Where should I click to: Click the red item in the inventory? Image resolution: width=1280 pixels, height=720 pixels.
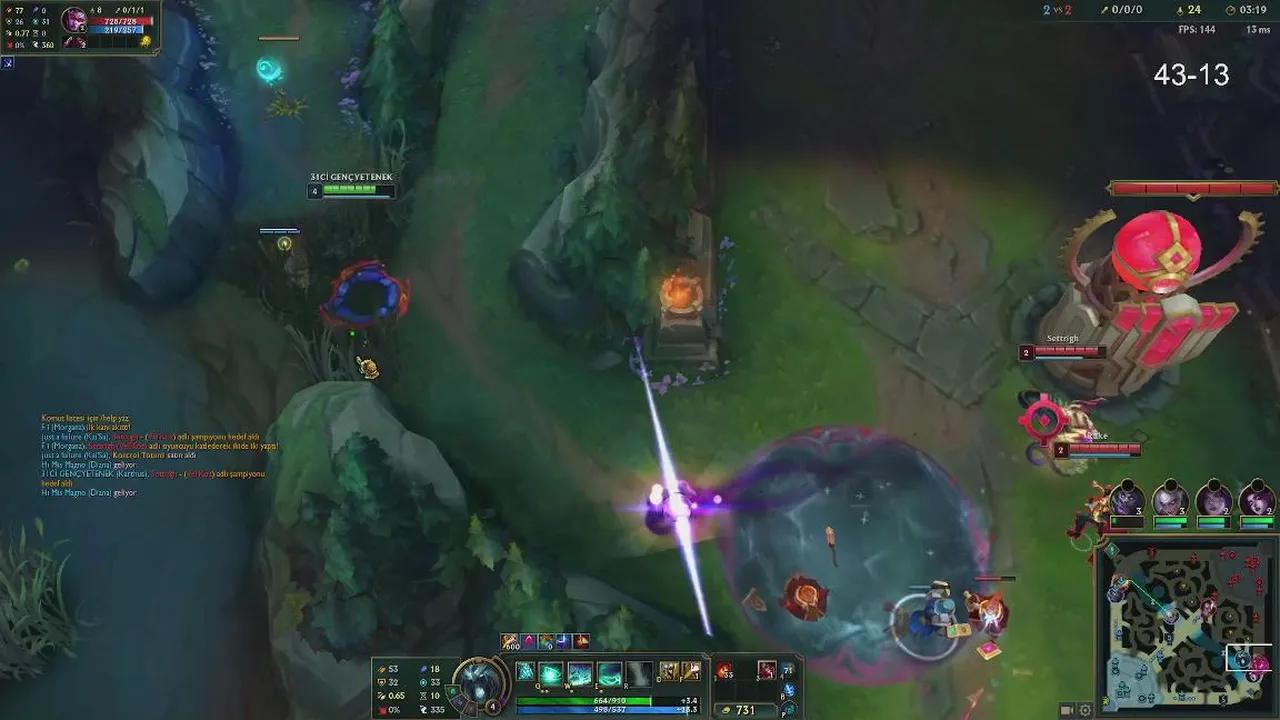722,669
